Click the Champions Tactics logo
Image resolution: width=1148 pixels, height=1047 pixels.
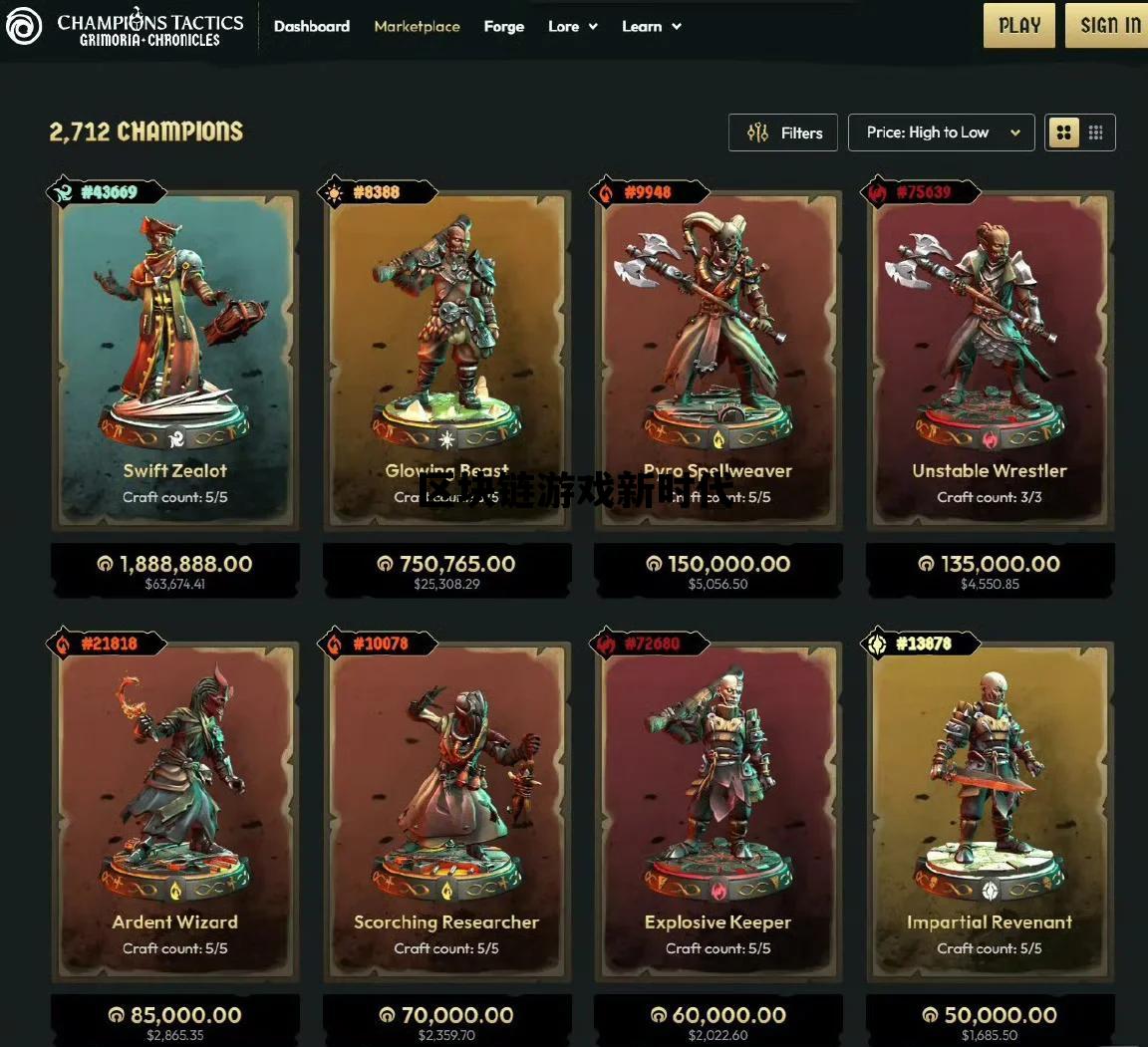click(125, 28)
